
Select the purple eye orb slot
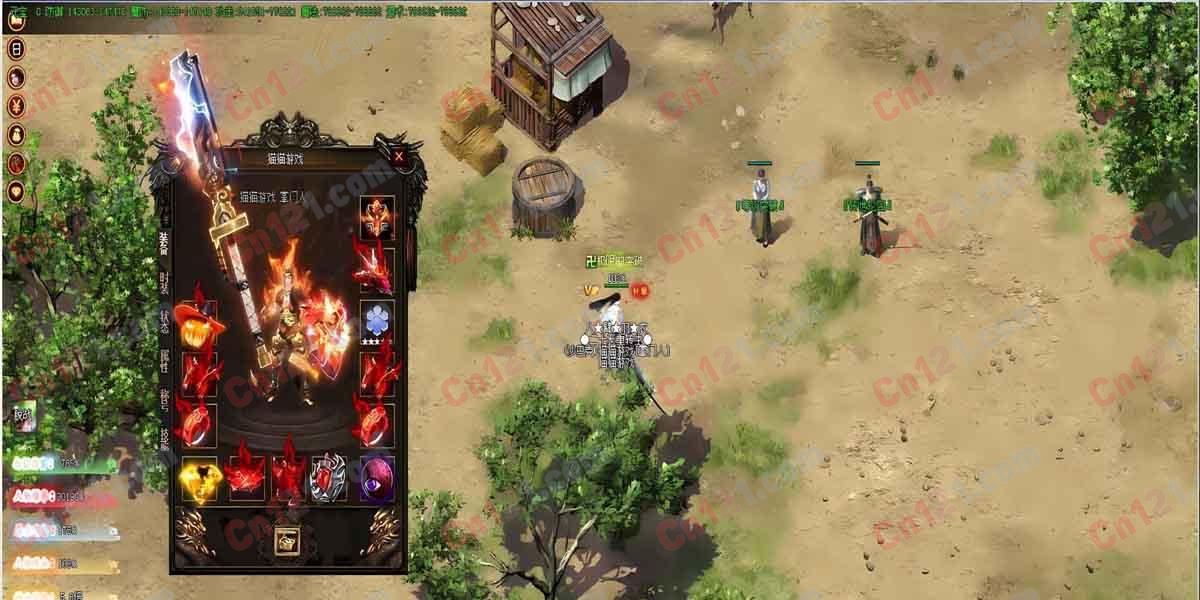tap(377, 479)
